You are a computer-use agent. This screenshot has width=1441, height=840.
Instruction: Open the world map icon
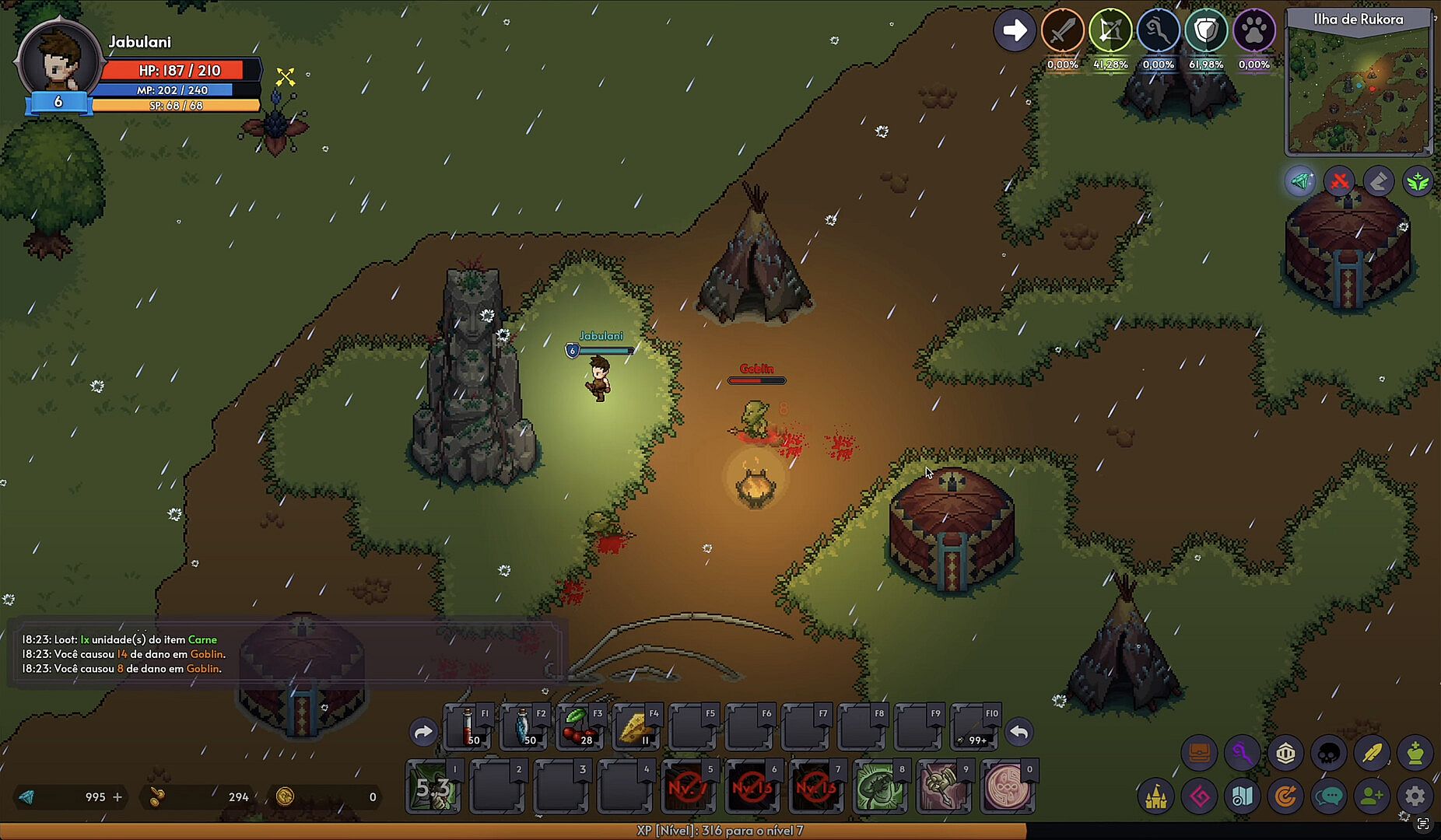pos(1242,796)
